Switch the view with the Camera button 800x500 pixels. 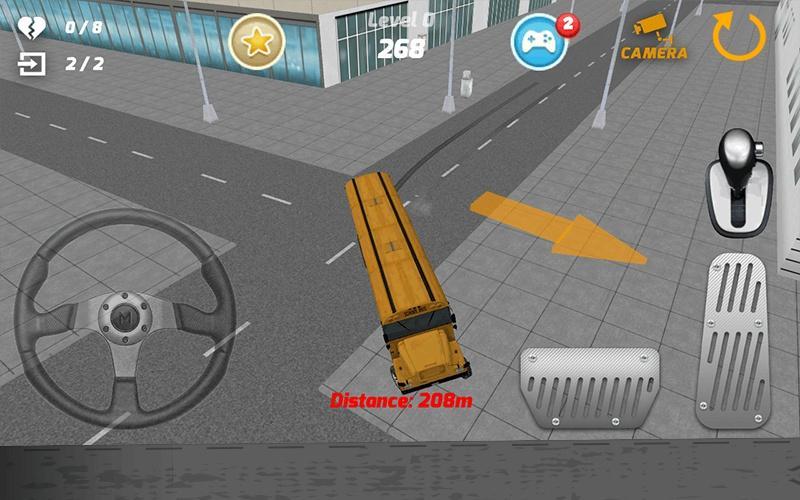[654, 38]
